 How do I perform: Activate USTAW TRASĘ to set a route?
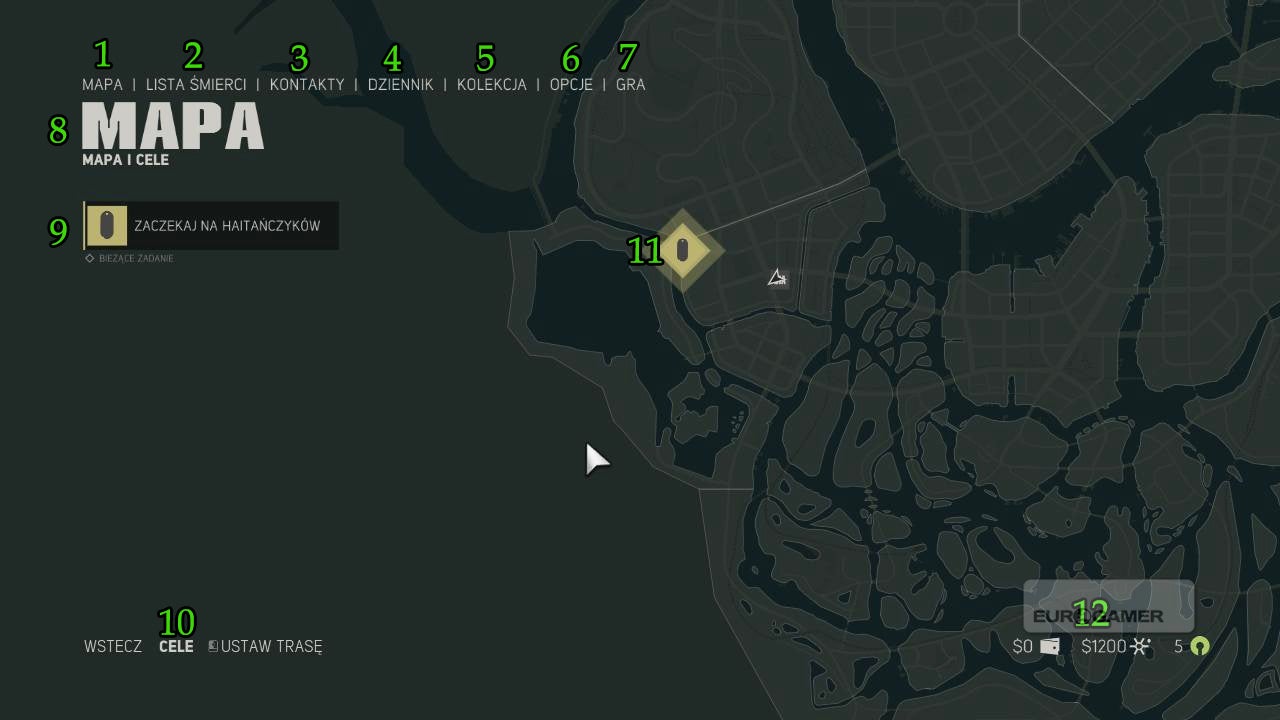pos(271,646)
